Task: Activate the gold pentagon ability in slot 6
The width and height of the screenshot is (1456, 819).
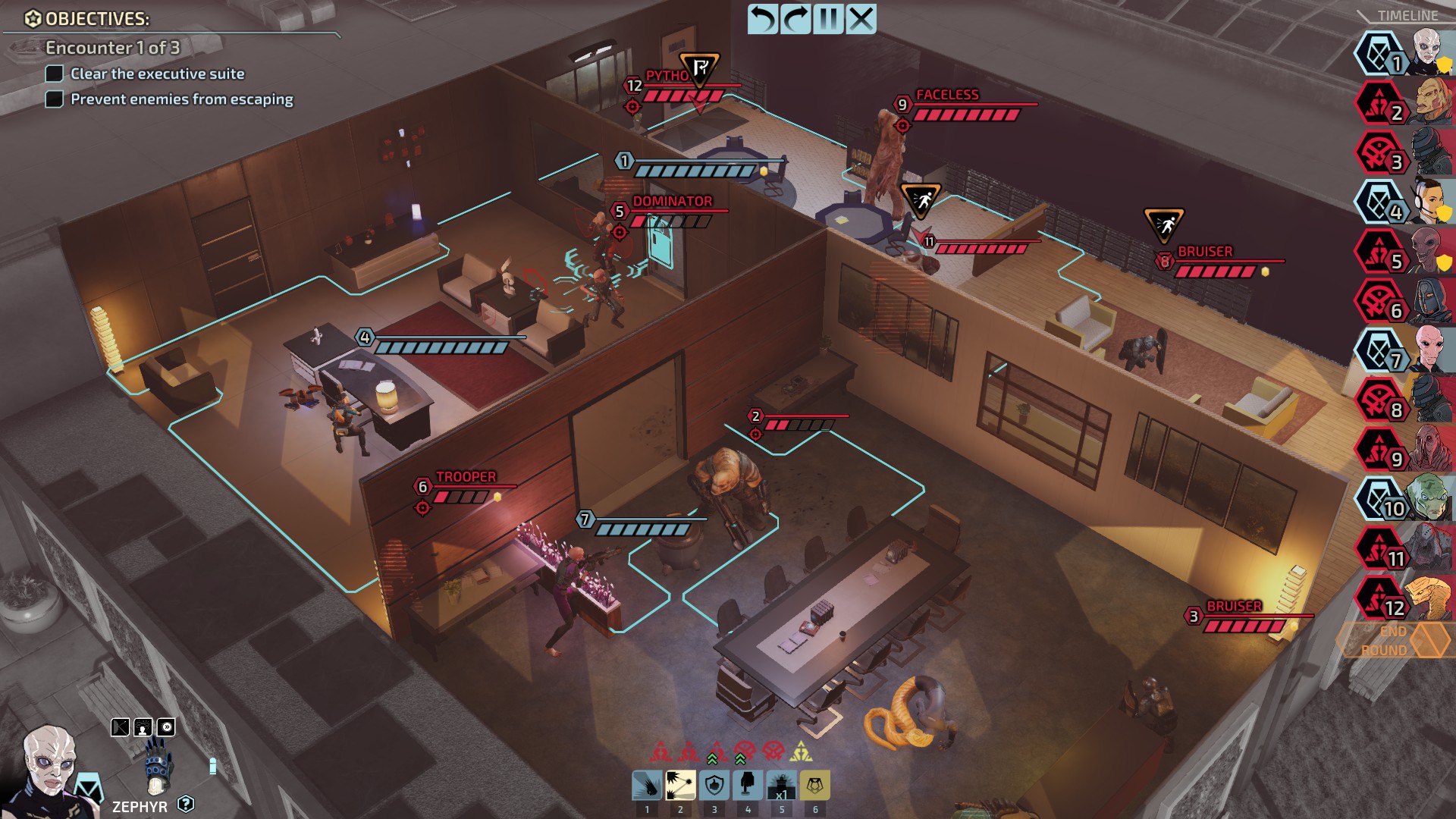Action: 815,786
